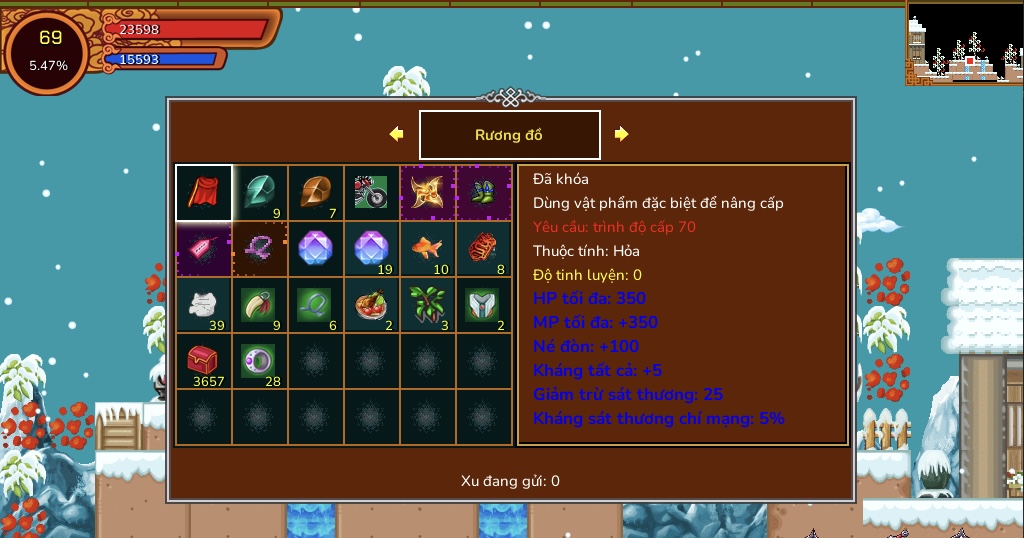The width and height of the screenshot is (1024, 538).
Task: Select the green boots item
Action: (x=484, y=192)
